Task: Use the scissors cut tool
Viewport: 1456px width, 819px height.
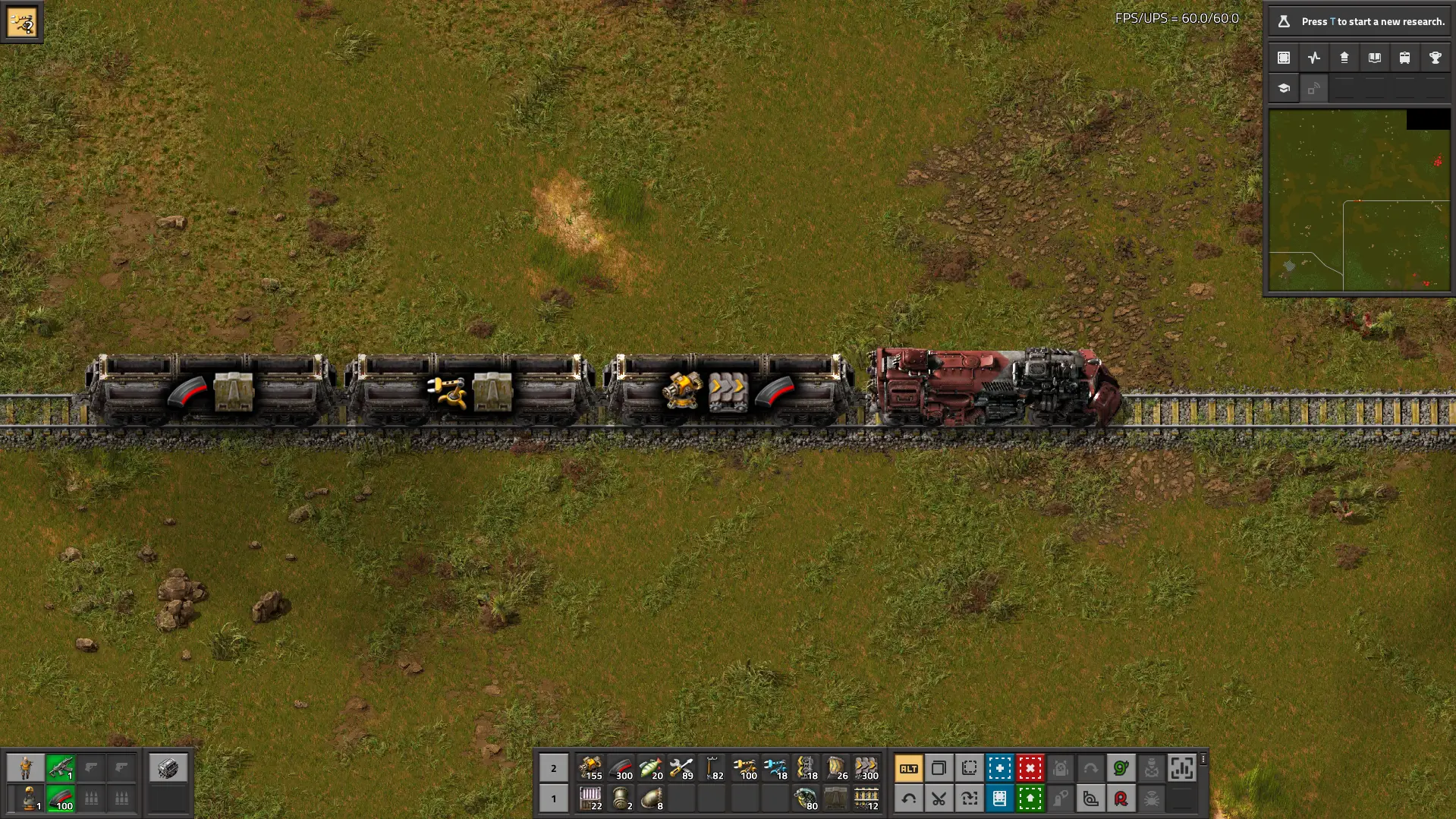Action: (939, 799)
